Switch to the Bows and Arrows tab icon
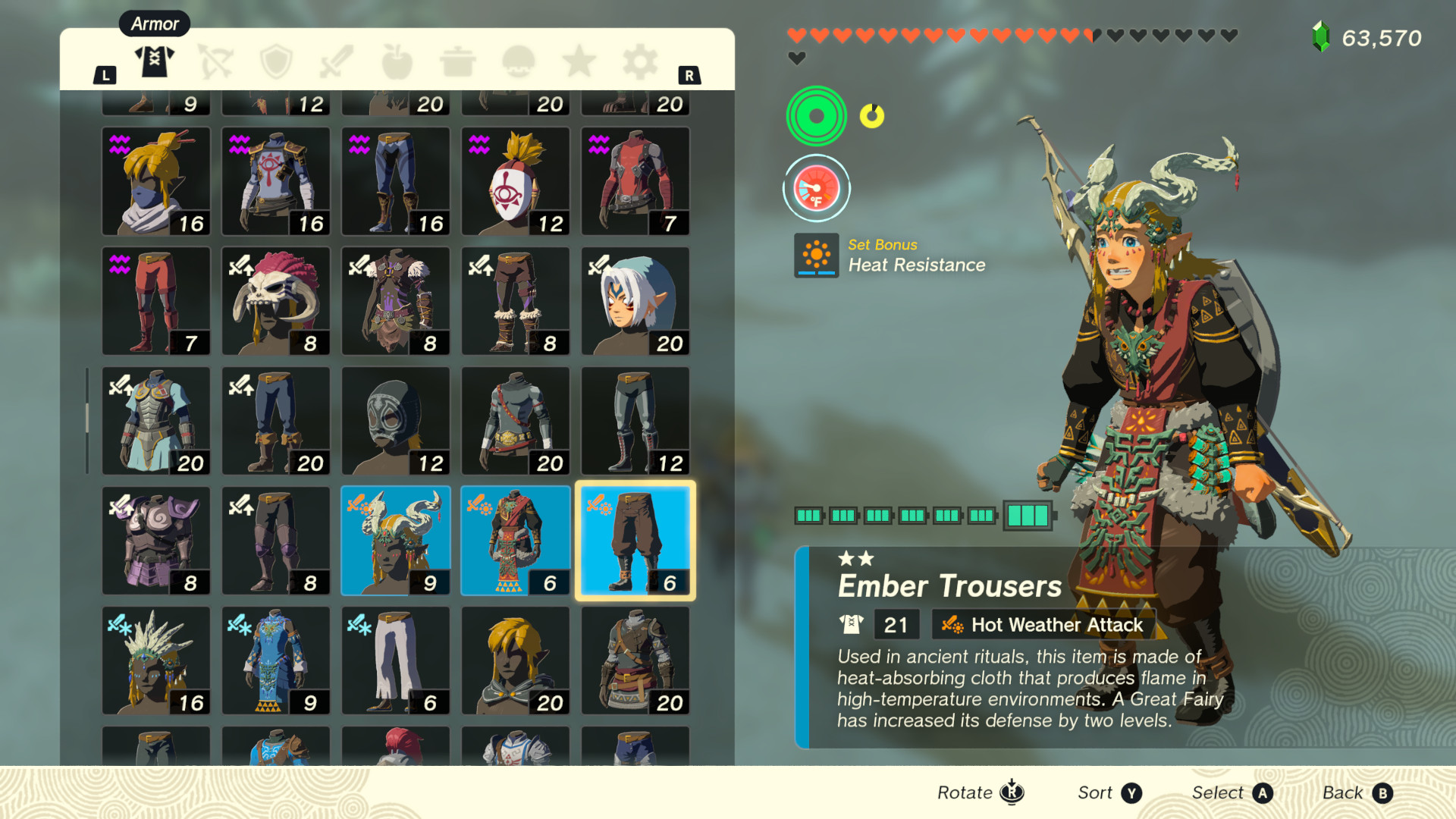 pos(215,61)
